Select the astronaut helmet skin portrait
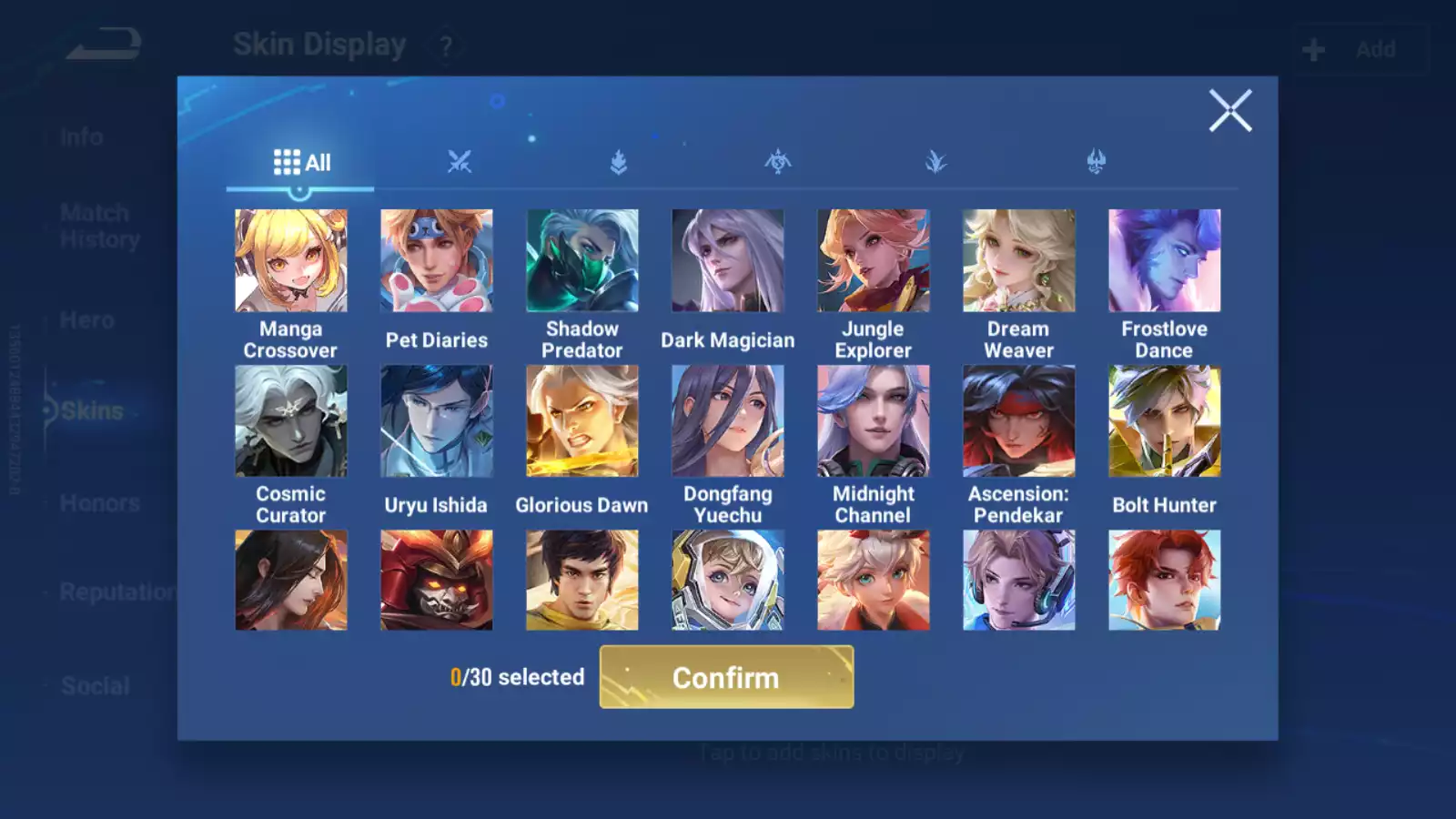The width and height of the screenshot is (1456, 819). click(727, 580)
